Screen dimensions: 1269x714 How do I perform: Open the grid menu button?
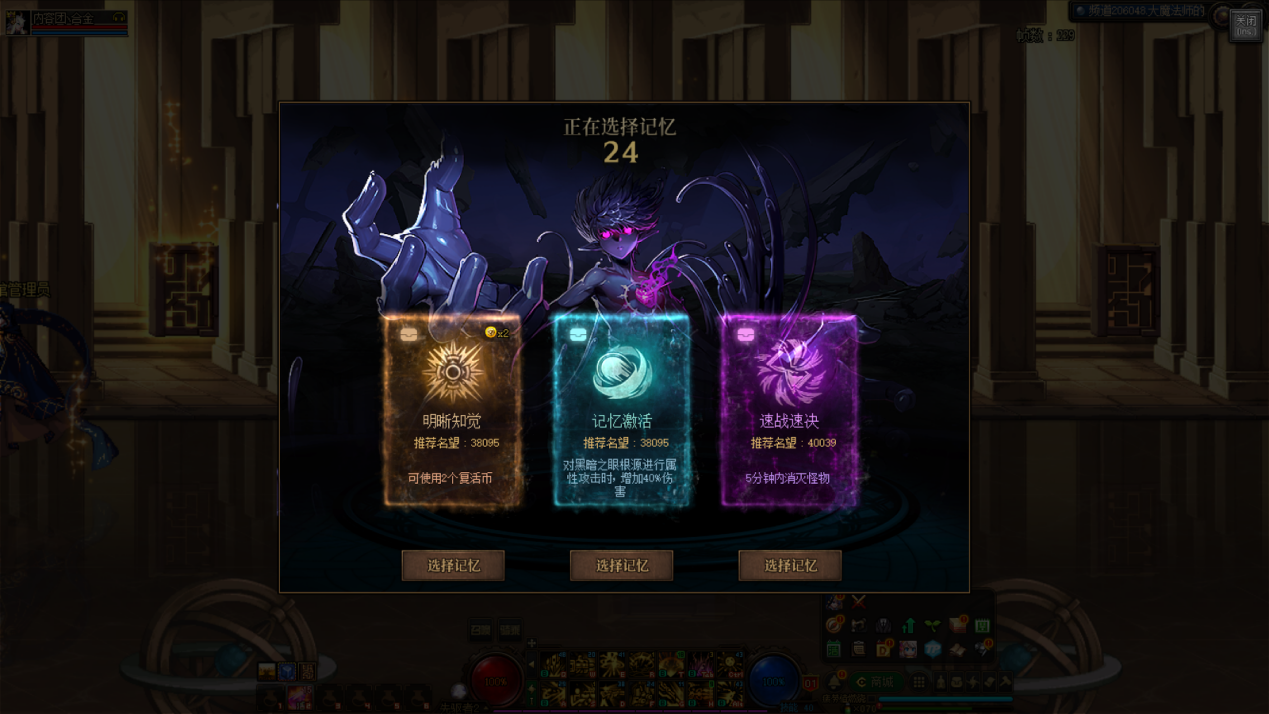[x=919, y=682]
